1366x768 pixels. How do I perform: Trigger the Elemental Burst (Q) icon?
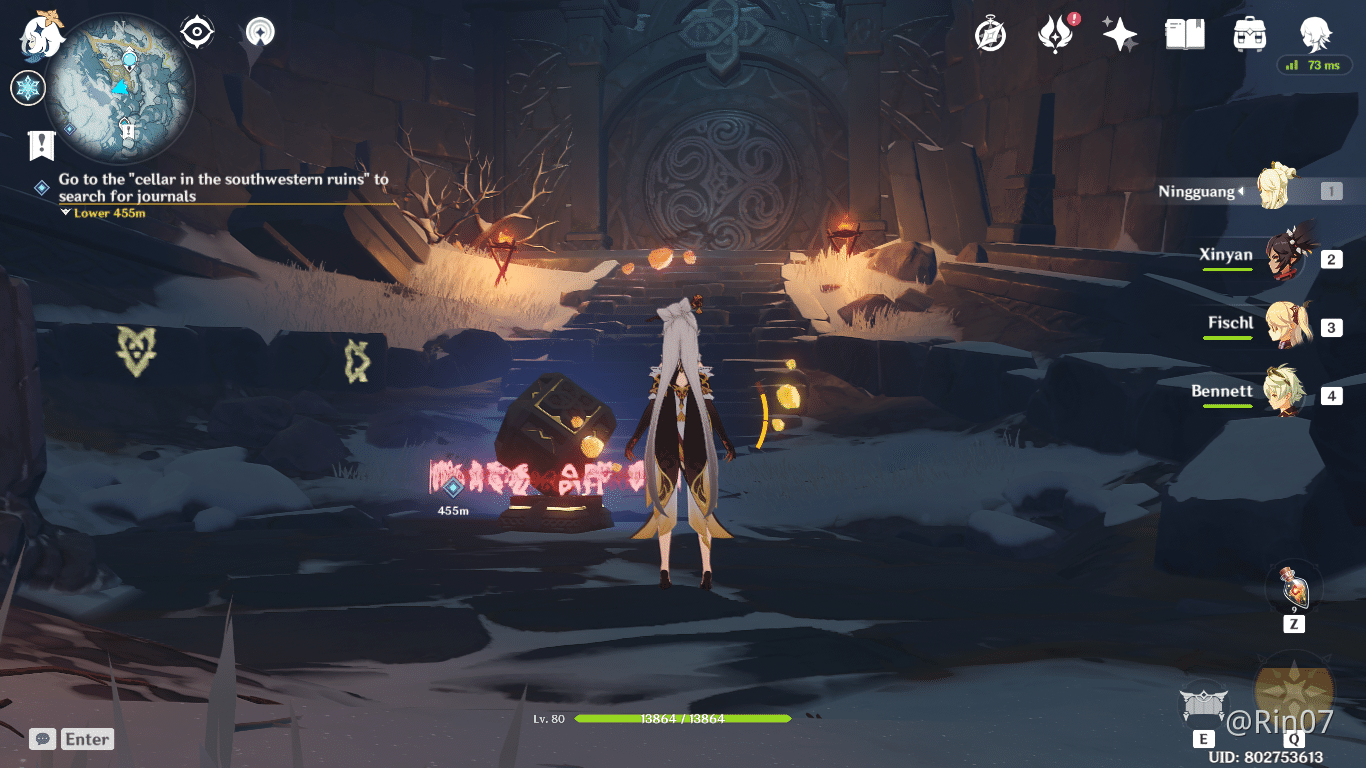click(x=1294, y=693)
